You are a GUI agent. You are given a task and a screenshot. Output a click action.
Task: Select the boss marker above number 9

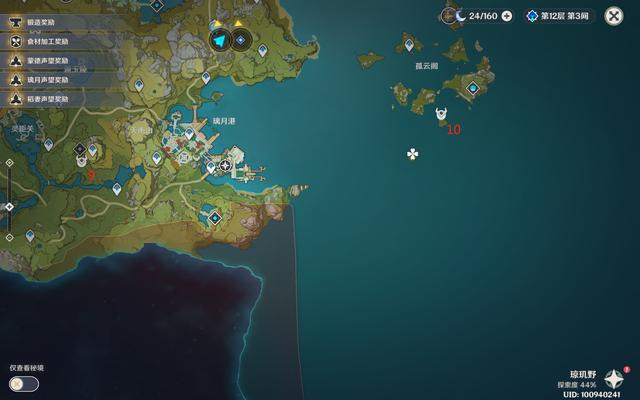81,160
